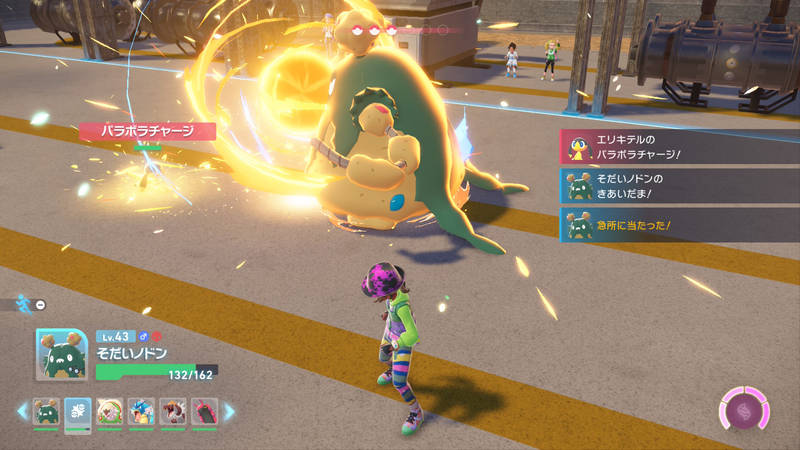Viewport: 800px width, 450px height.
Task: Select the Garbodor slot in the party bar
Action: 47,411
